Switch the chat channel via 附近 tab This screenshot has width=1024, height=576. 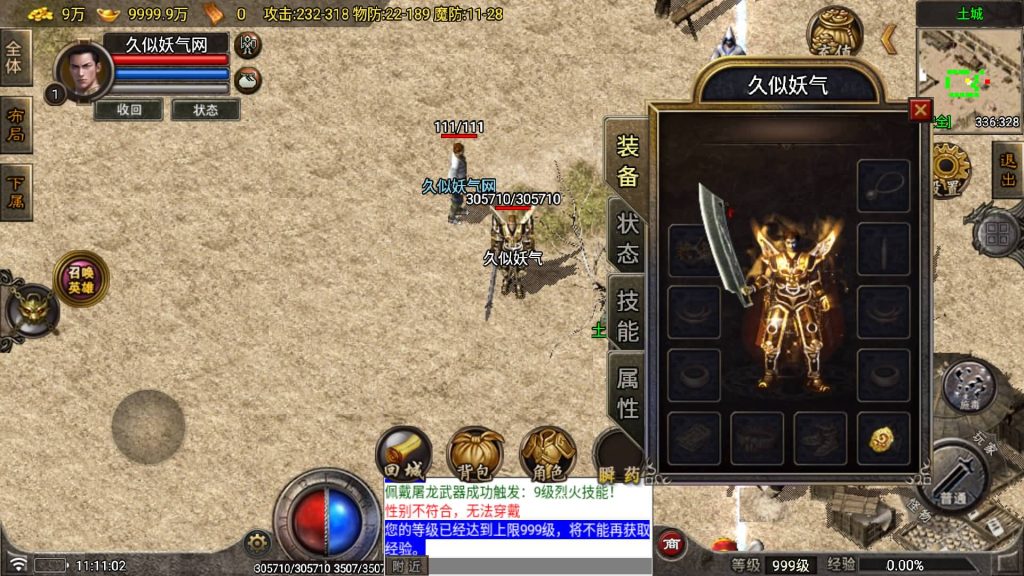(x=406, y=566)
